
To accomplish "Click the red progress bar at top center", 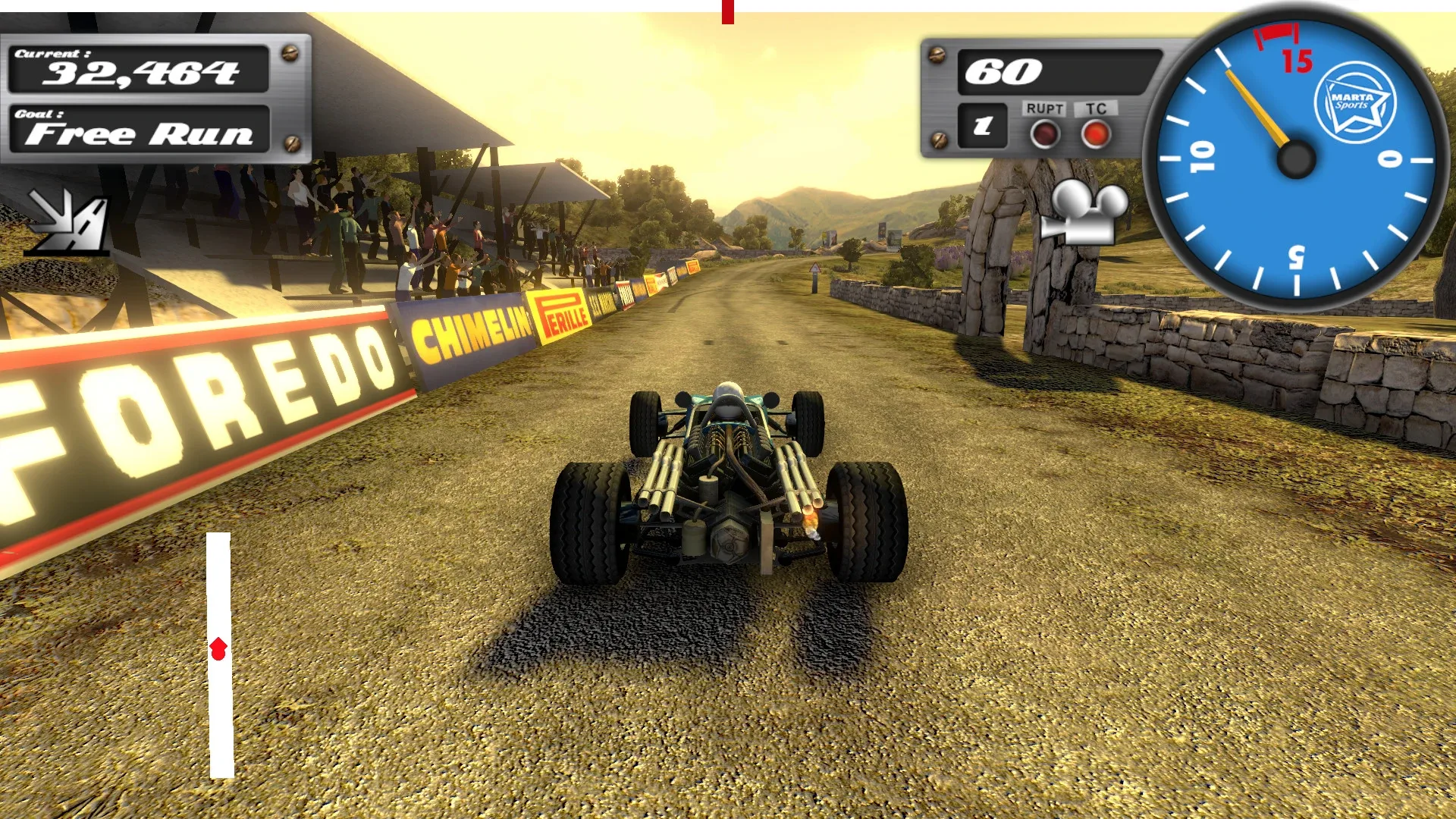I will click(727, 11).
